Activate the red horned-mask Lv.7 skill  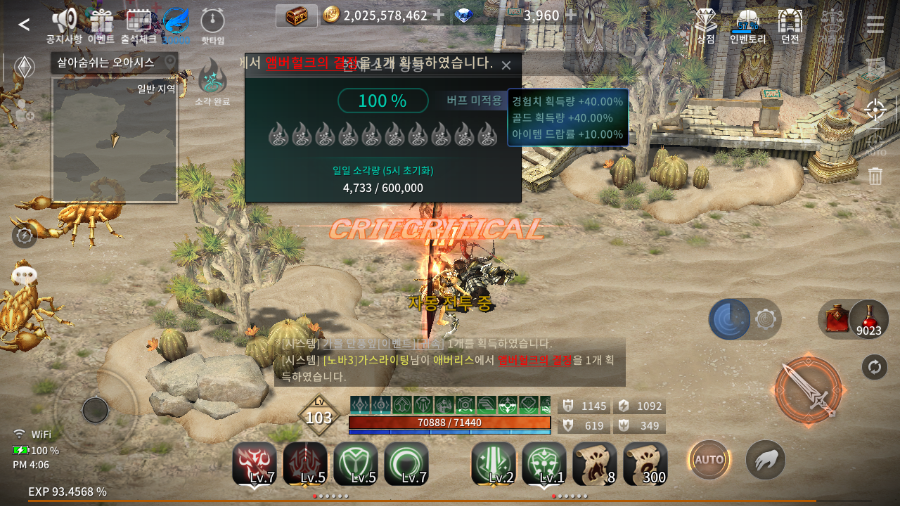coord(254,463)
